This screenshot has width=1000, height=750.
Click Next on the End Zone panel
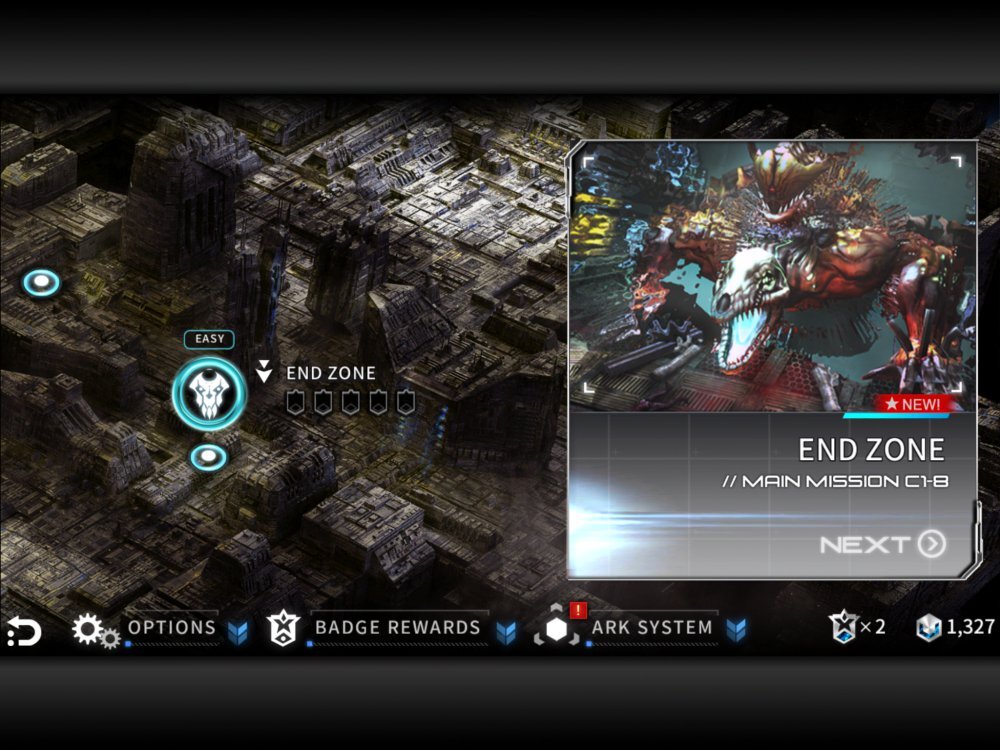[x=883, y=544]
